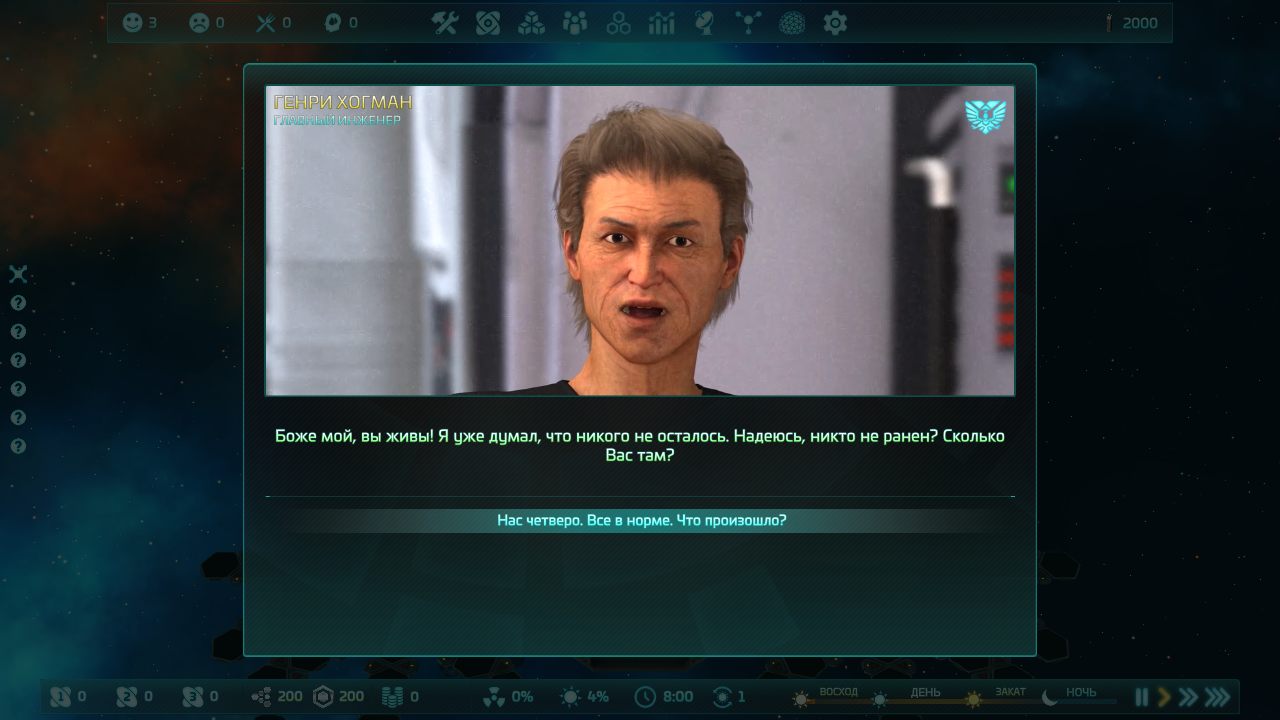Set game speed to triple arrows
Screen dimensions: 1280x720
click(x=1217, y=697)
